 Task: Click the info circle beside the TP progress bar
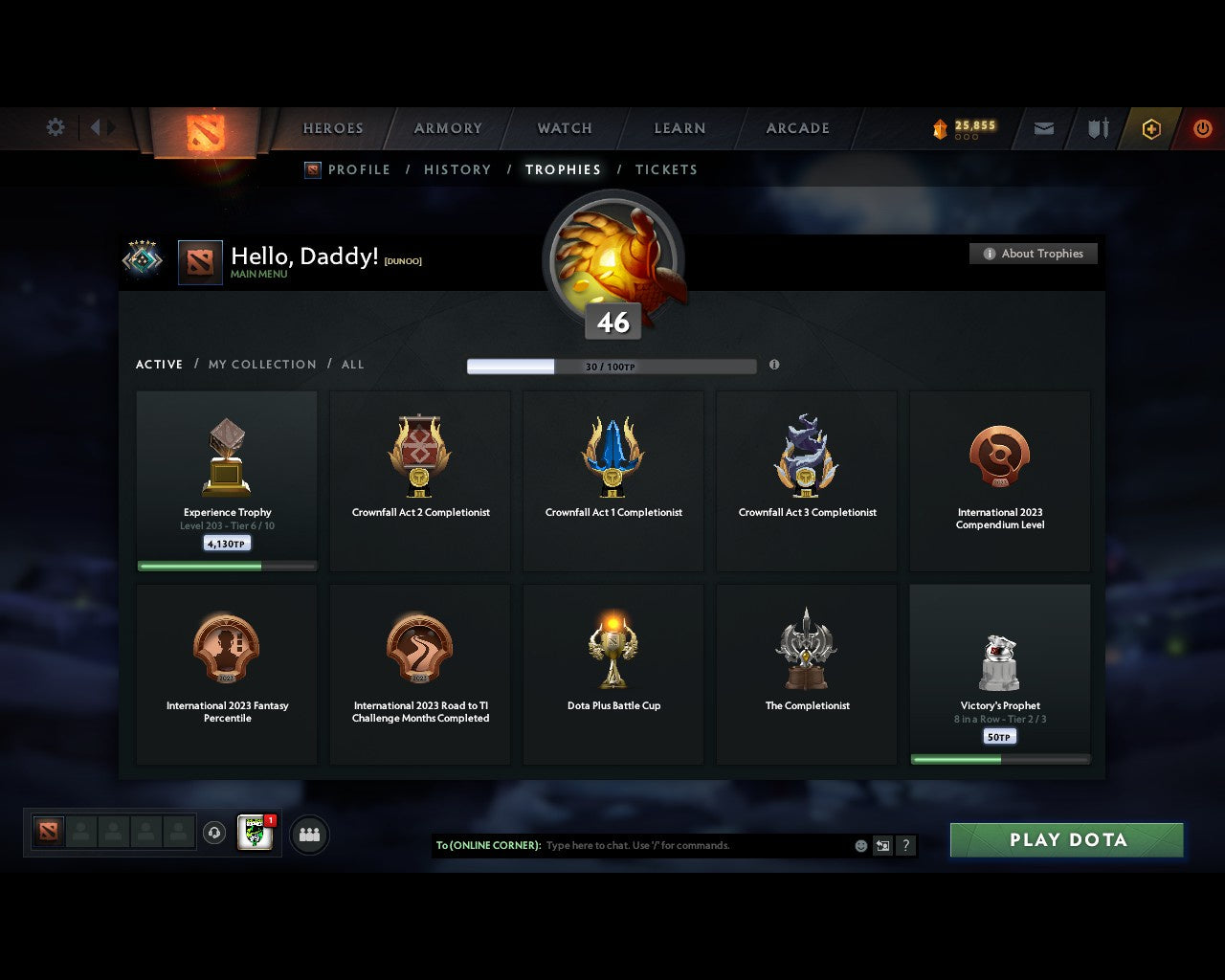[x=775, y=366]
